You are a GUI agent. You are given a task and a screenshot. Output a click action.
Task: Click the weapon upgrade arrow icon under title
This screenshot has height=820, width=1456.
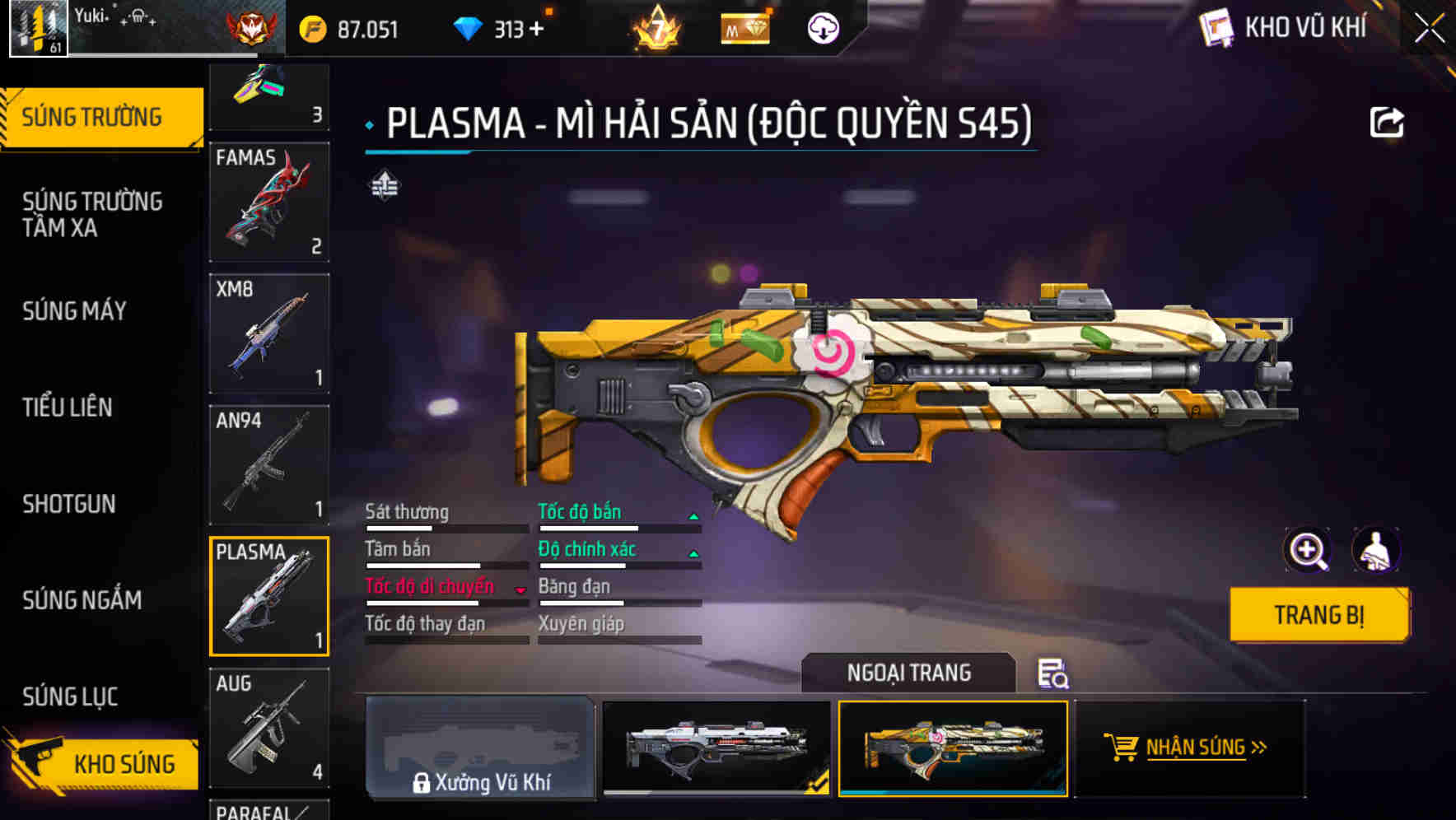(x=384, y=185)
